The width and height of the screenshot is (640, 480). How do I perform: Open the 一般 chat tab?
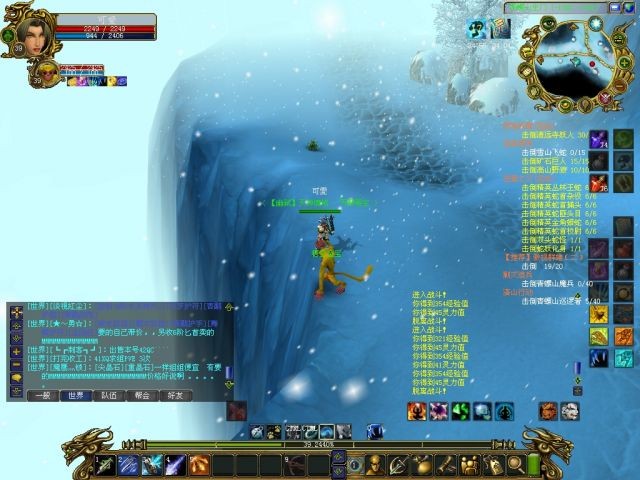tap(41, 395)
